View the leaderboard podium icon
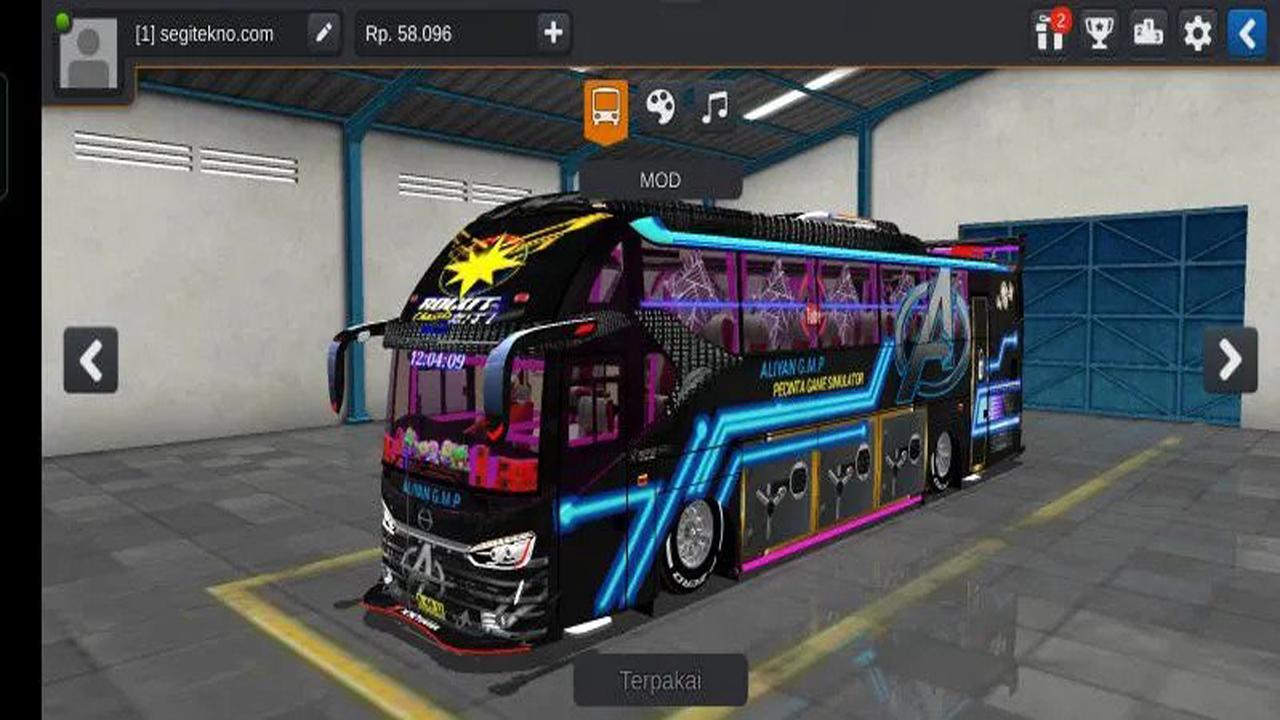This screenshot has width=1280, height=720. point(1148,34)
